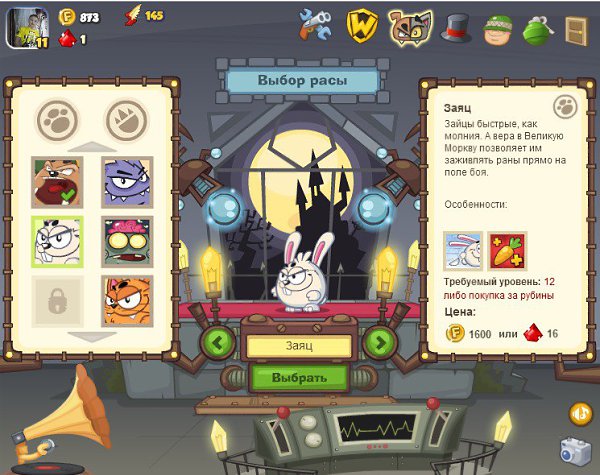Exit through the wooden door icon
600x475 pixels.
[x=578, y=27]
